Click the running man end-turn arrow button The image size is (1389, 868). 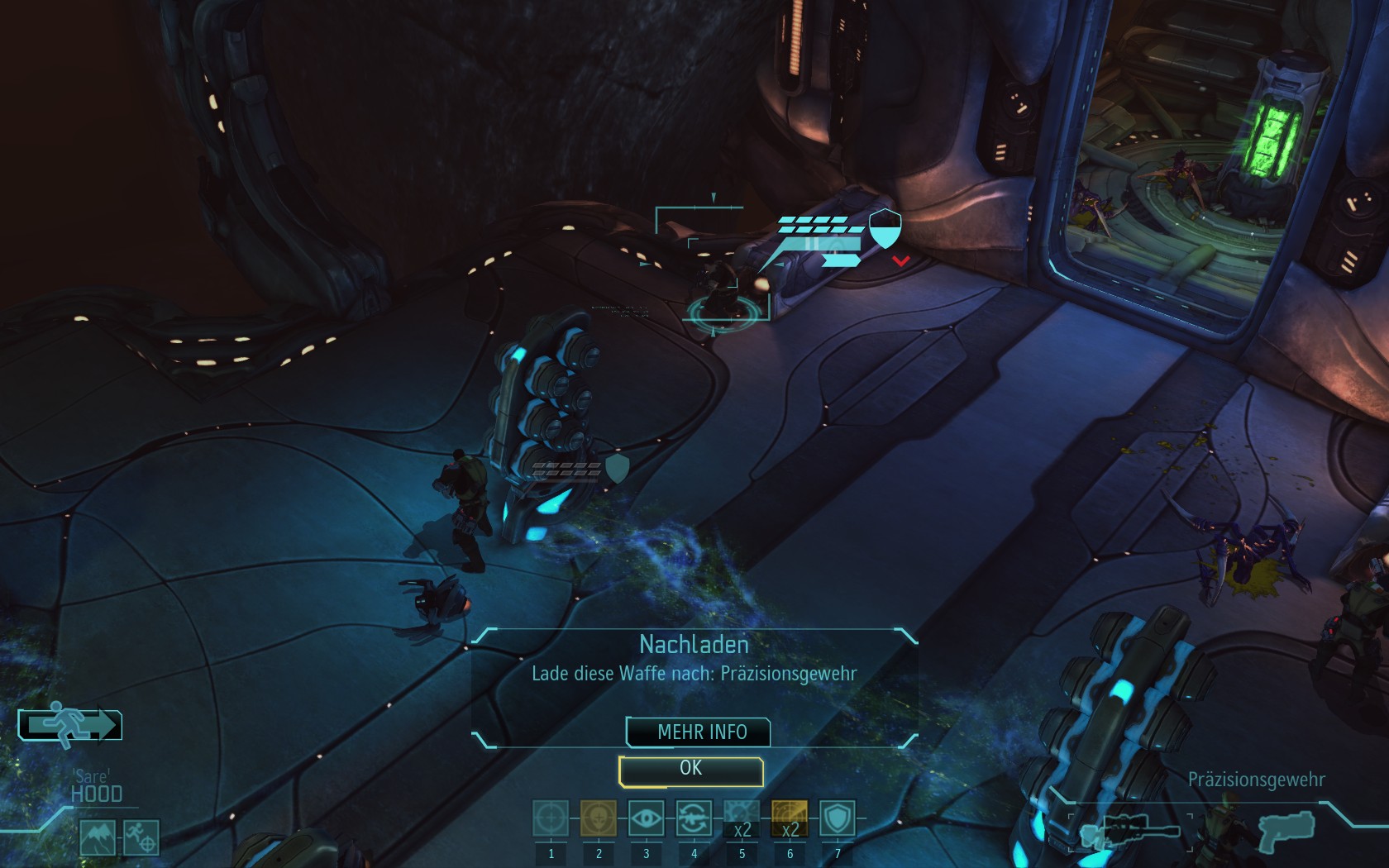pyautogui.click(x=71, y=725)
